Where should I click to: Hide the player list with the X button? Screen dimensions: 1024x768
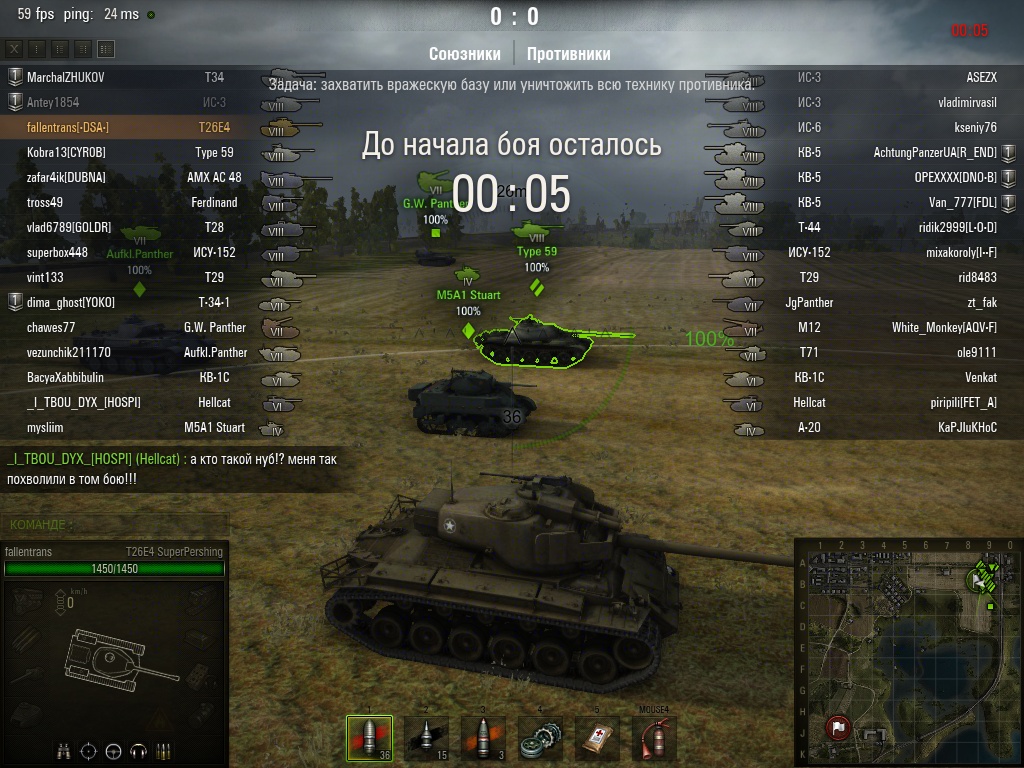tap(15, 48)
